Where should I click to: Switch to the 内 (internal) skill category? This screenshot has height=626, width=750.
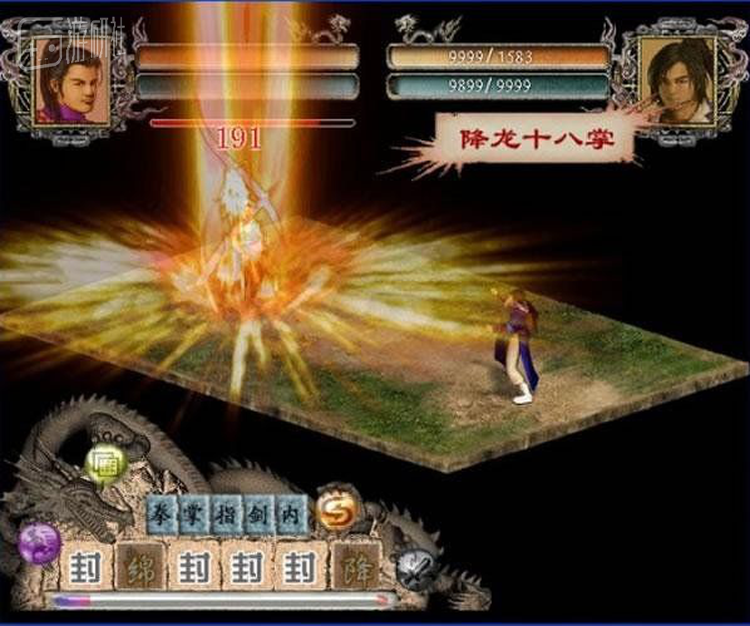[x=293, y=512]
